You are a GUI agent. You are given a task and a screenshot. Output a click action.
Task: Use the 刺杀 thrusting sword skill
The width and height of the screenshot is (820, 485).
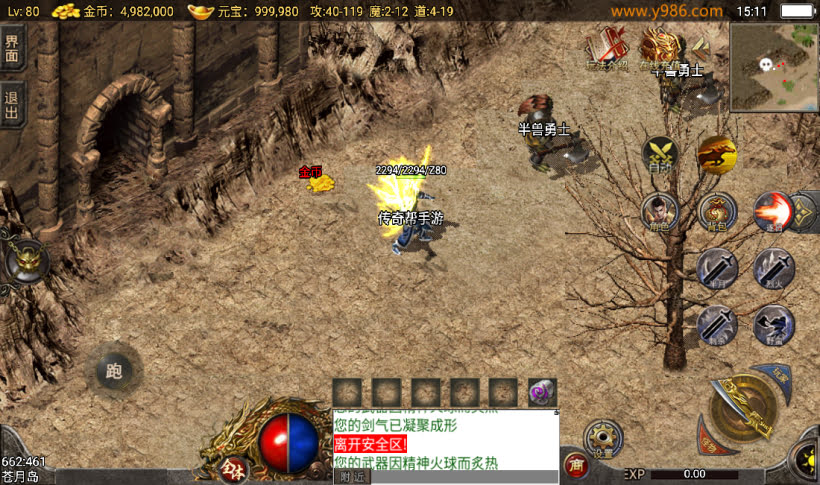point(717,324)
